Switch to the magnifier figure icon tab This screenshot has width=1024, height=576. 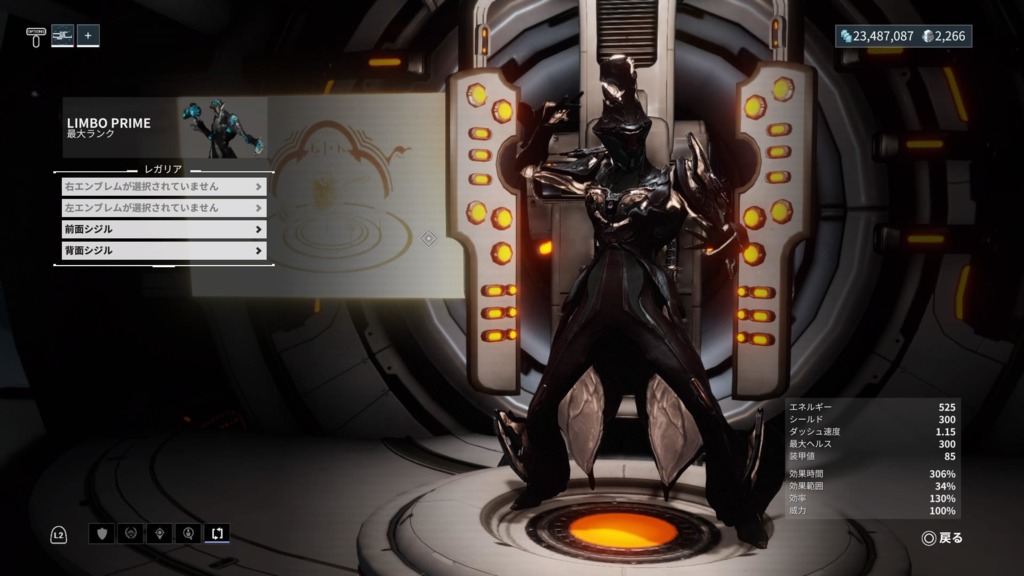coord(188,533)
